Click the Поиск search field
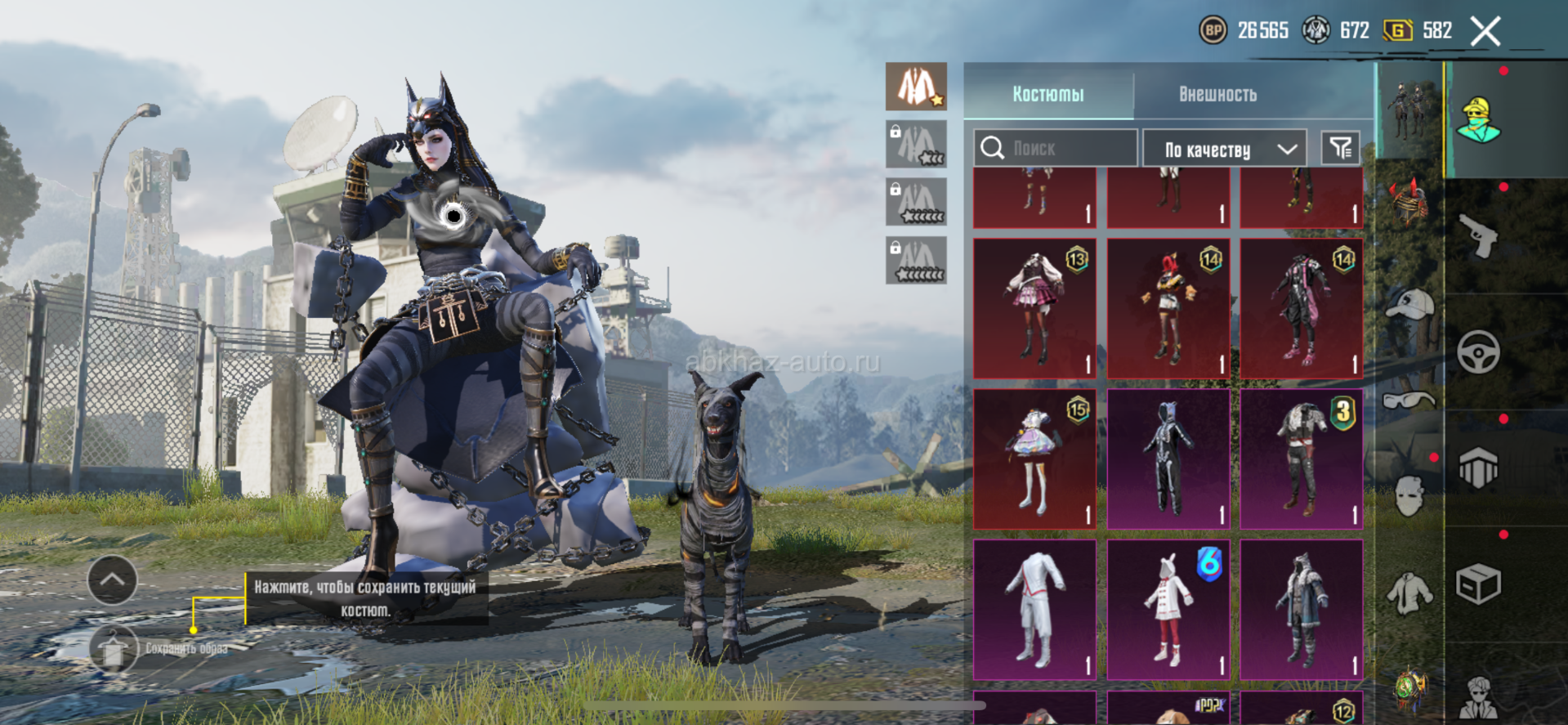 (1055, 148)
